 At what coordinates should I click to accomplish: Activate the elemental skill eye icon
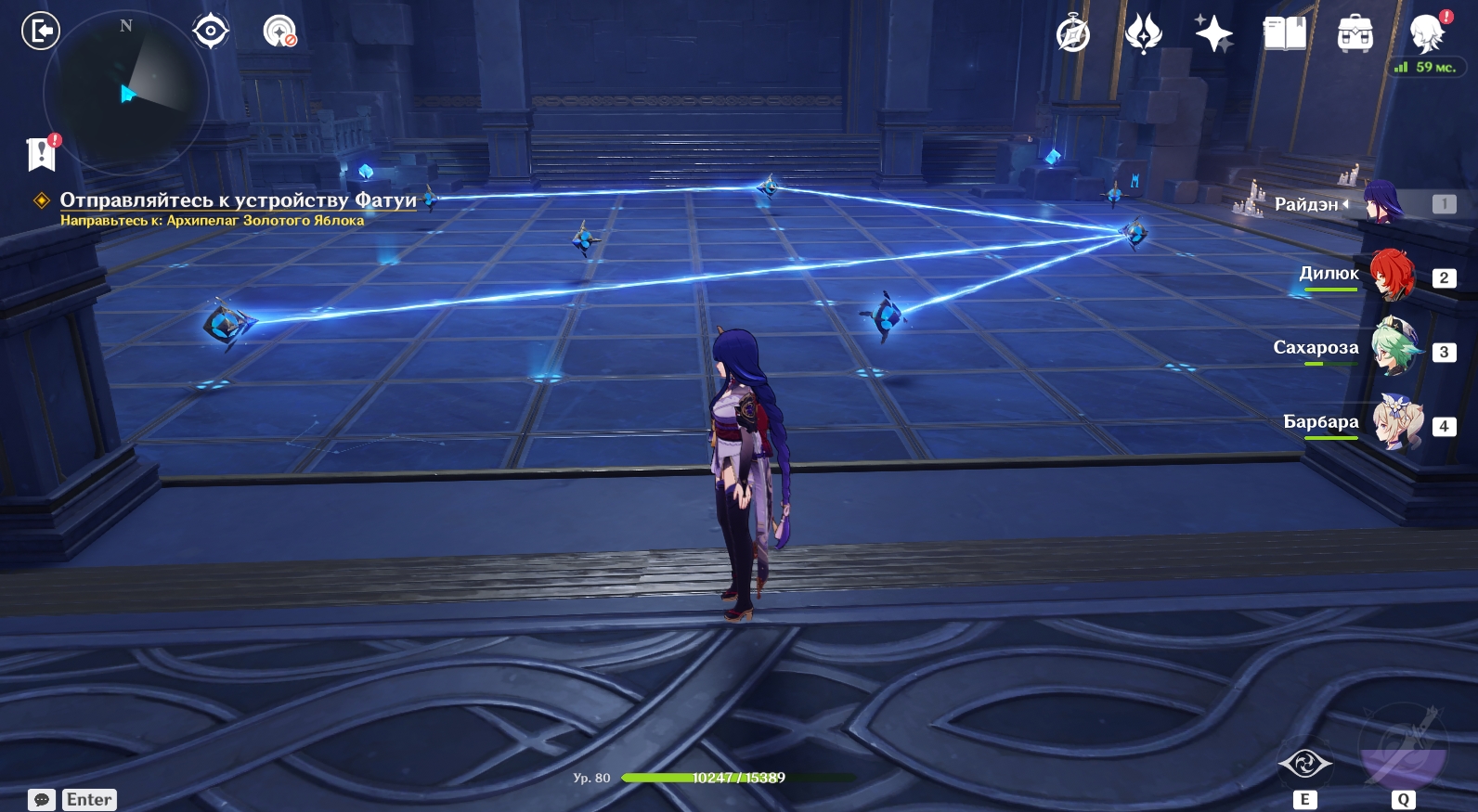click(1304, 765)
